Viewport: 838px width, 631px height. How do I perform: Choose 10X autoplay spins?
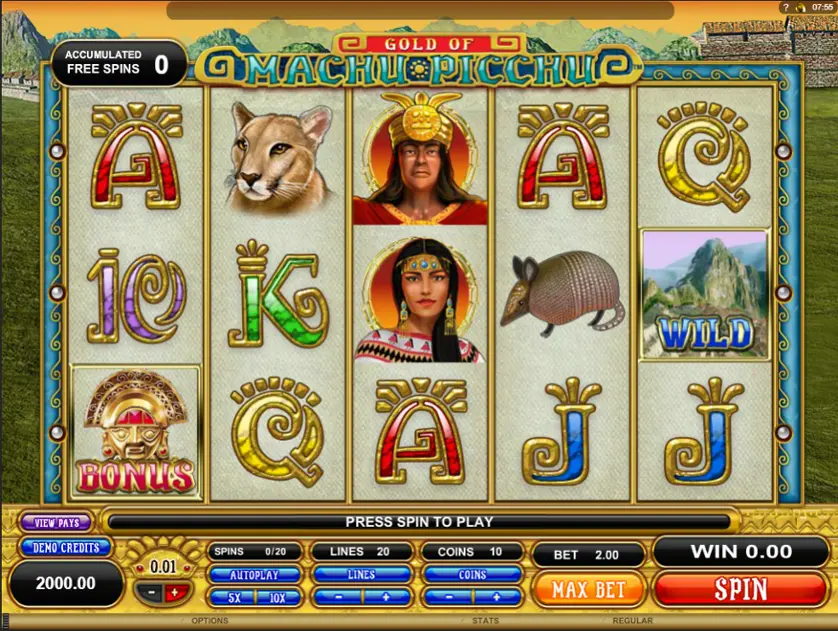pyautogui.click(x=277, y=597)
